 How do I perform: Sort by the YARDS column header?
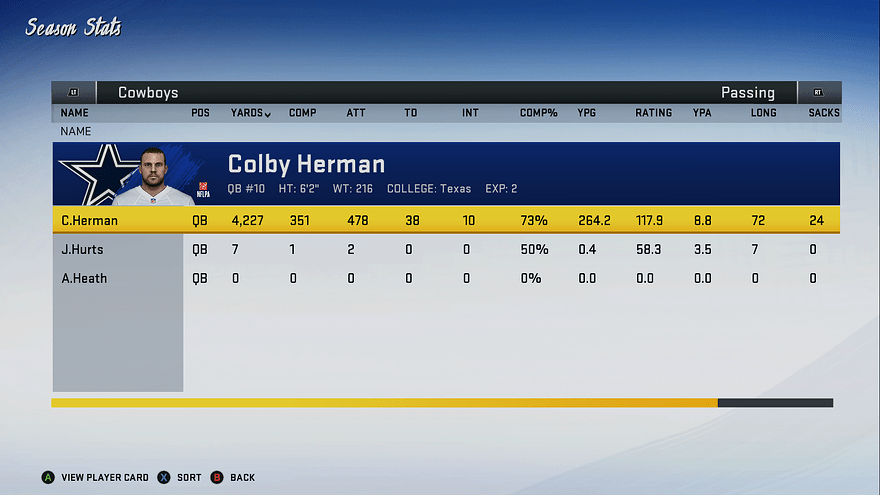coord(250,113)
